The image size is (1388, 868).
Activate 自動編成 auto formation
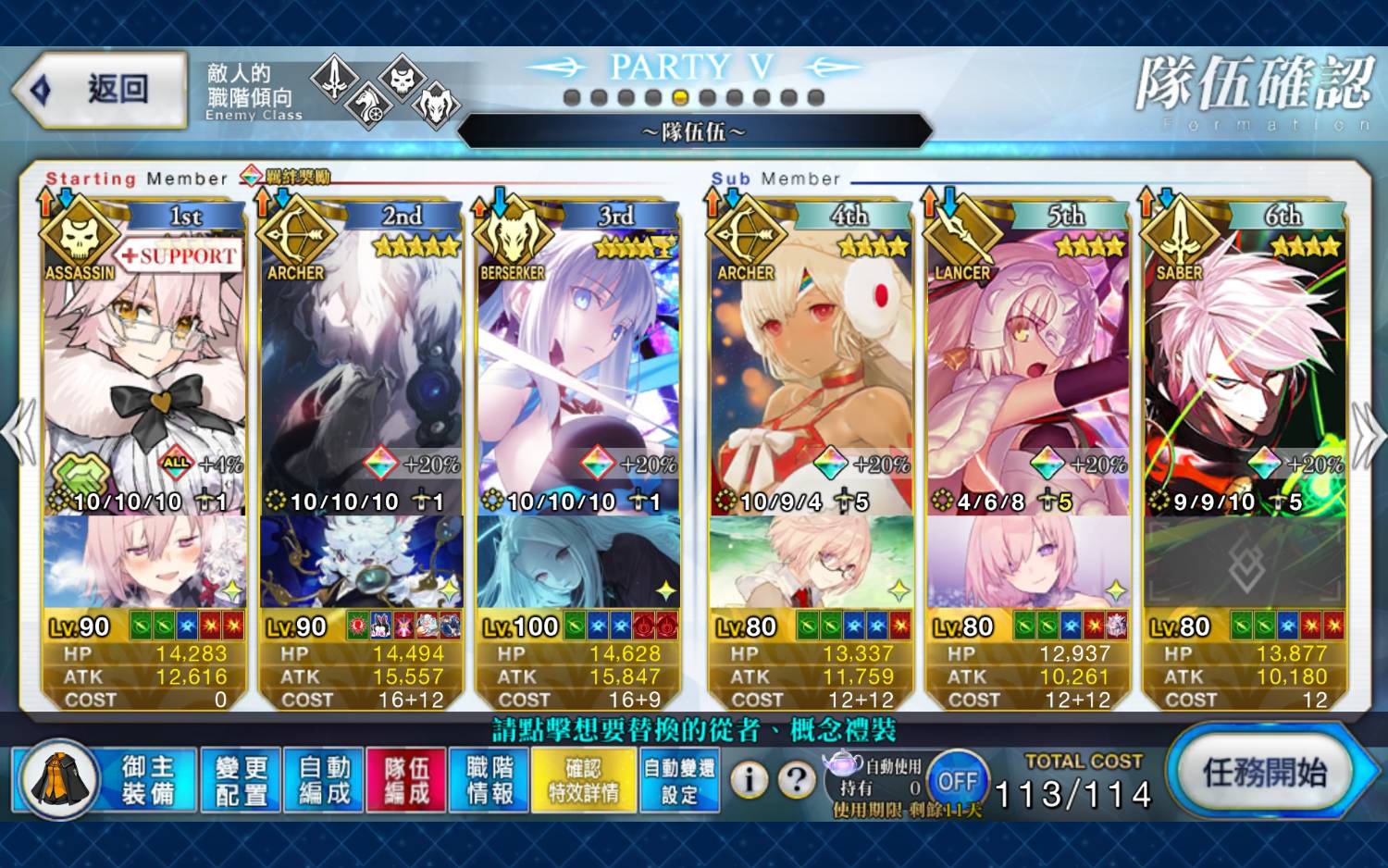(324, 780)
